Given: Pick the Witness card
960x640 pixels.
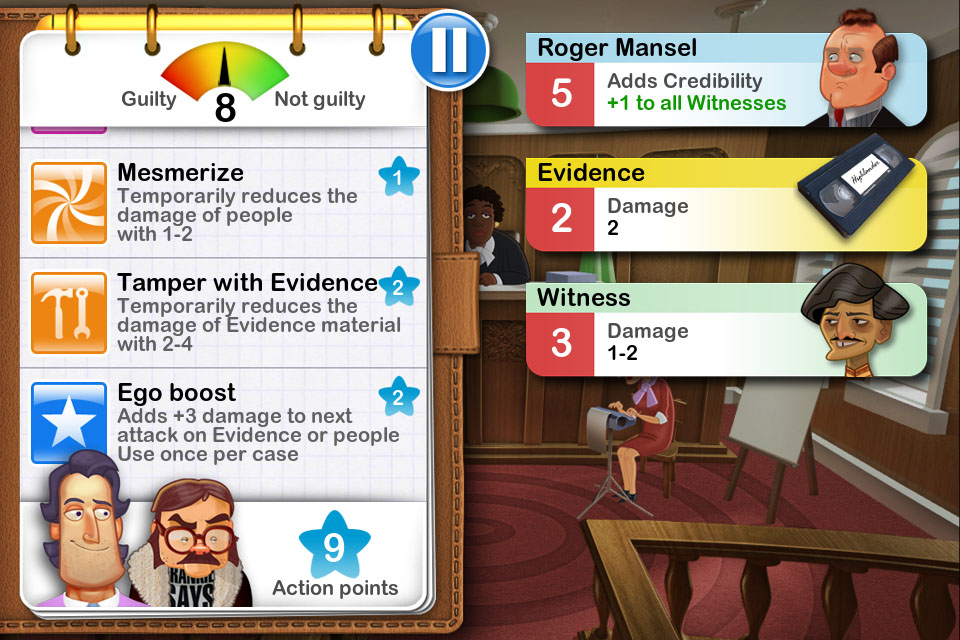Looking at the screenshot, I should pyautogui.click(x=725, y=329).
